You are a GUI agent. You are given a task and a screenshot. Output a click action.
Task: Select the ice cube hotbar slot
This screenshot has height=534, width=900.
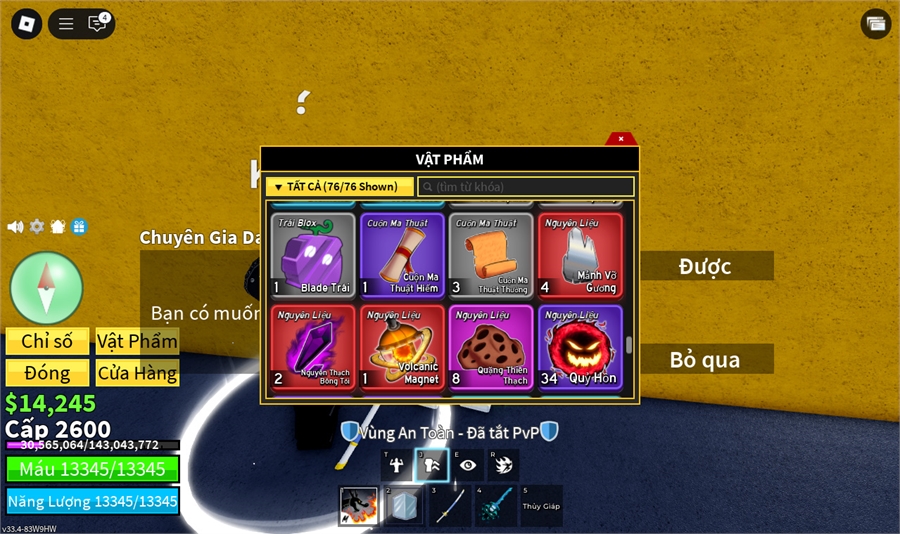click(404, 506)
